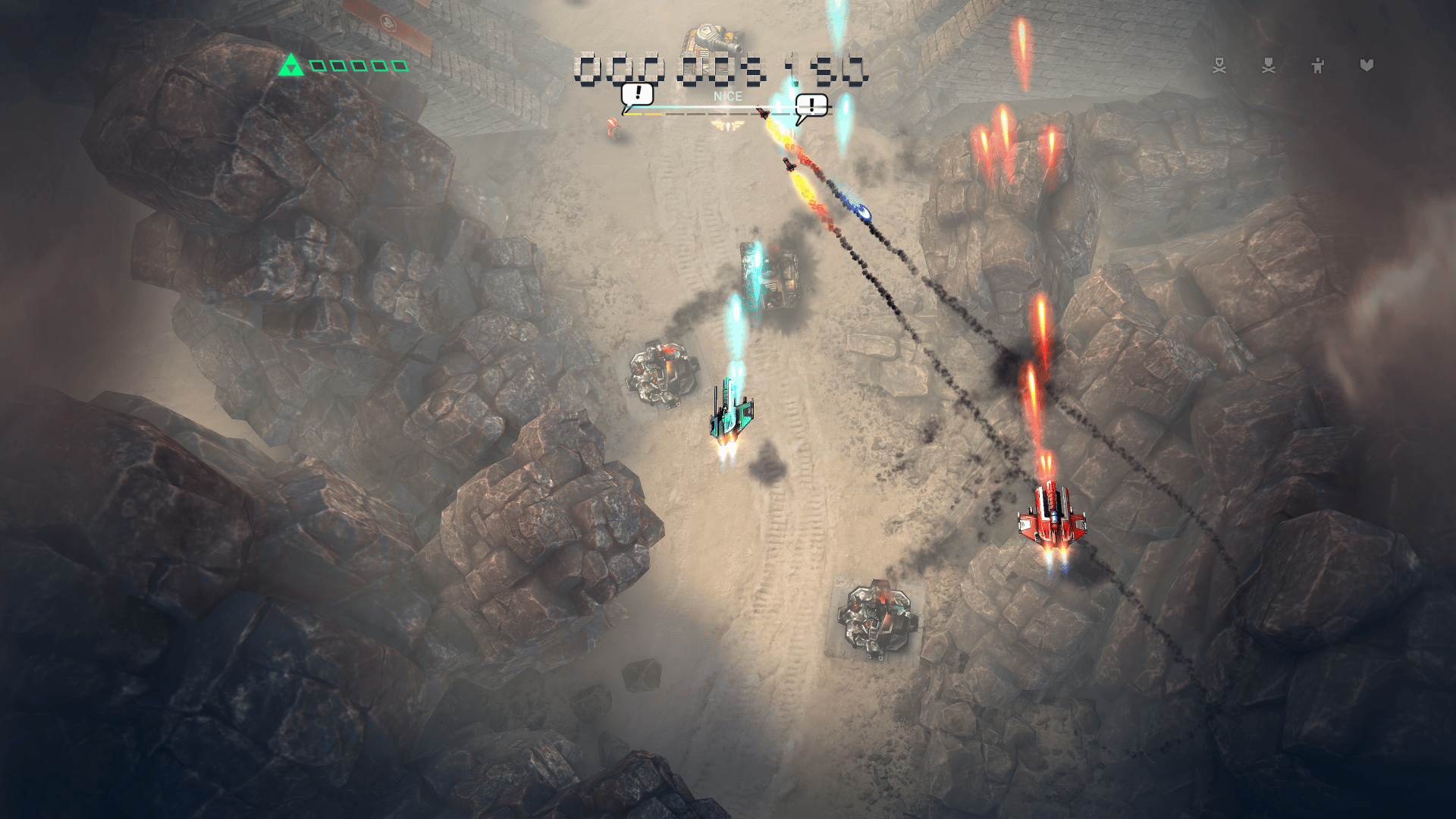Select the solid skull and crossbones icon

click(1269, 66)
